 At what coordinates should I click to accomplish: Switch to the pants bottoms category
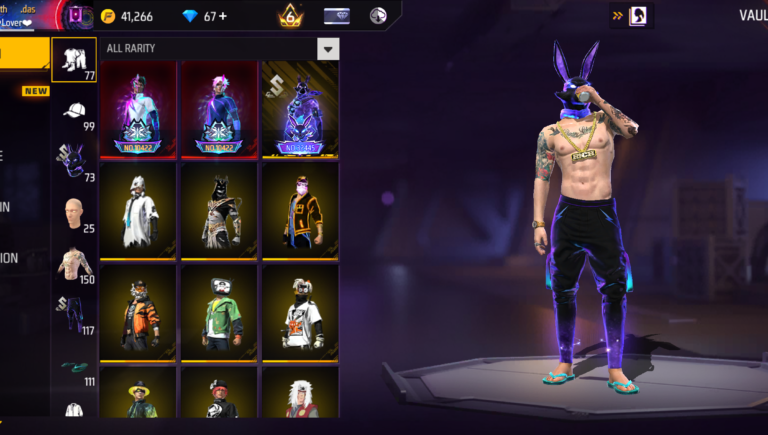coord(74,314)
